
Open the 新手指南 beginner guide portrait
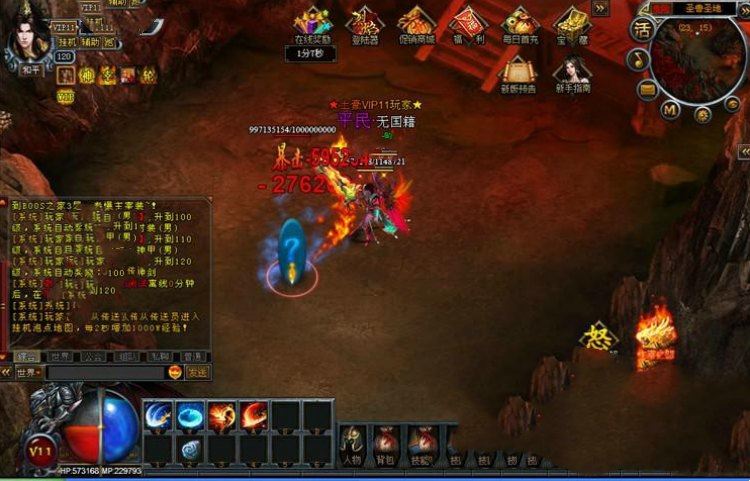pyautogui.click(x=571, y=71)
